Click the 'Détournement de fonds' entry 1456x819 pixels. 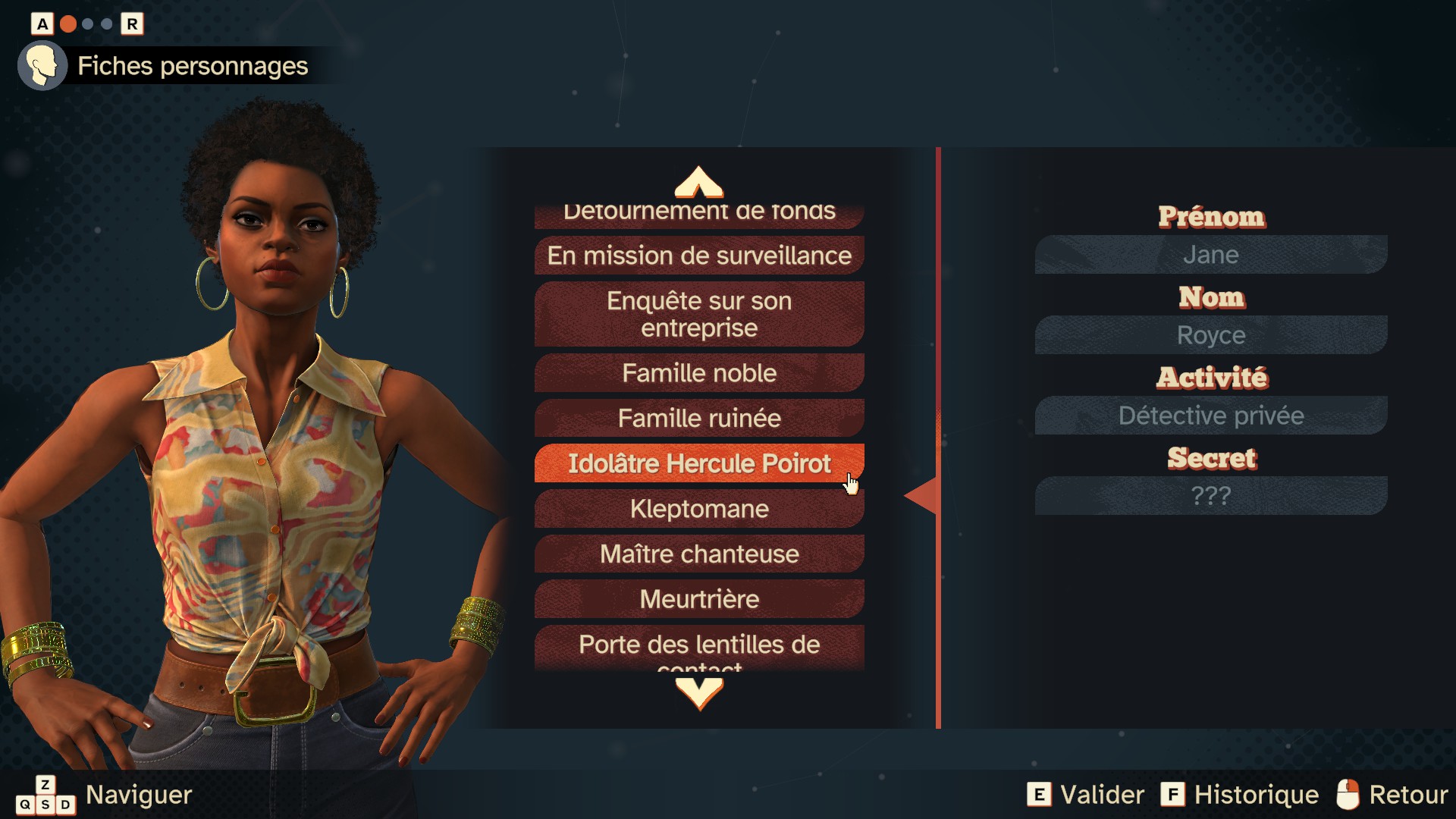point(698,215)
